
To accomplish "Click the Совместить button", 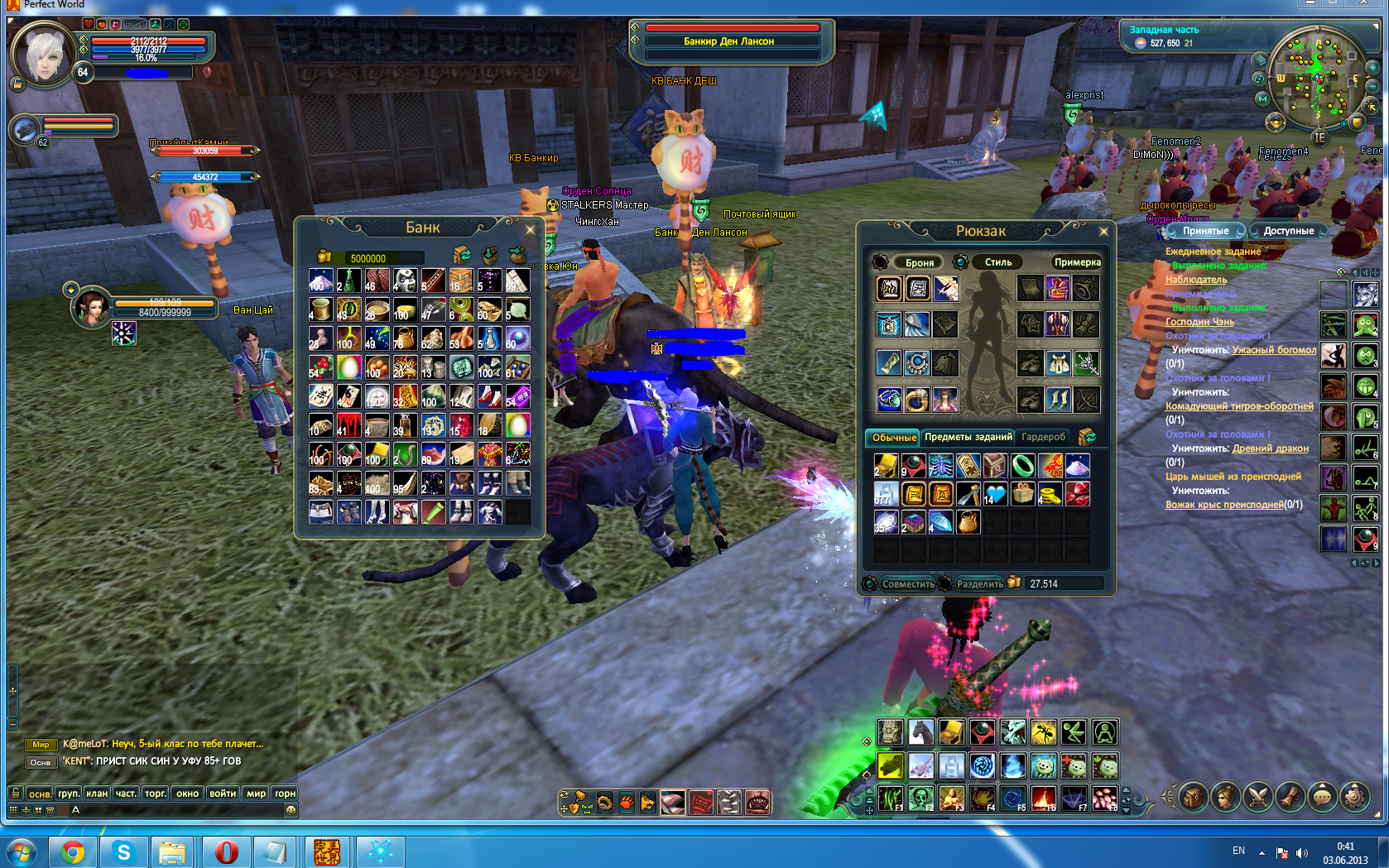I will tap(907, 583).
